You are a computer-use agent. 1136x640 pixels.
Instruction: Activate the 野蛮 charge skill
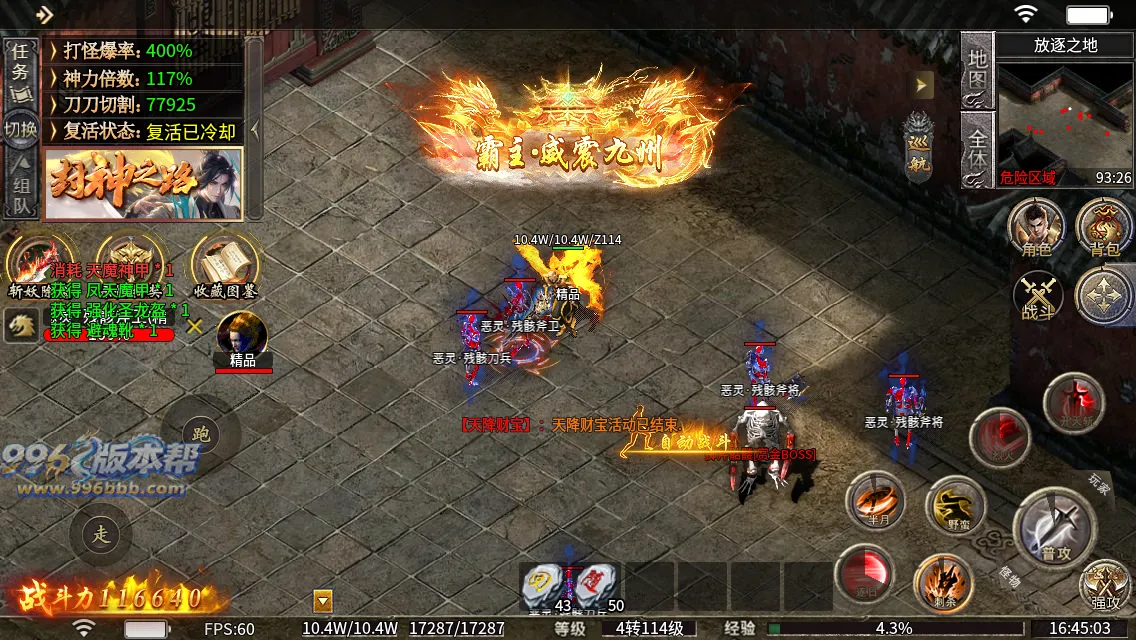(x=953, y=505)
